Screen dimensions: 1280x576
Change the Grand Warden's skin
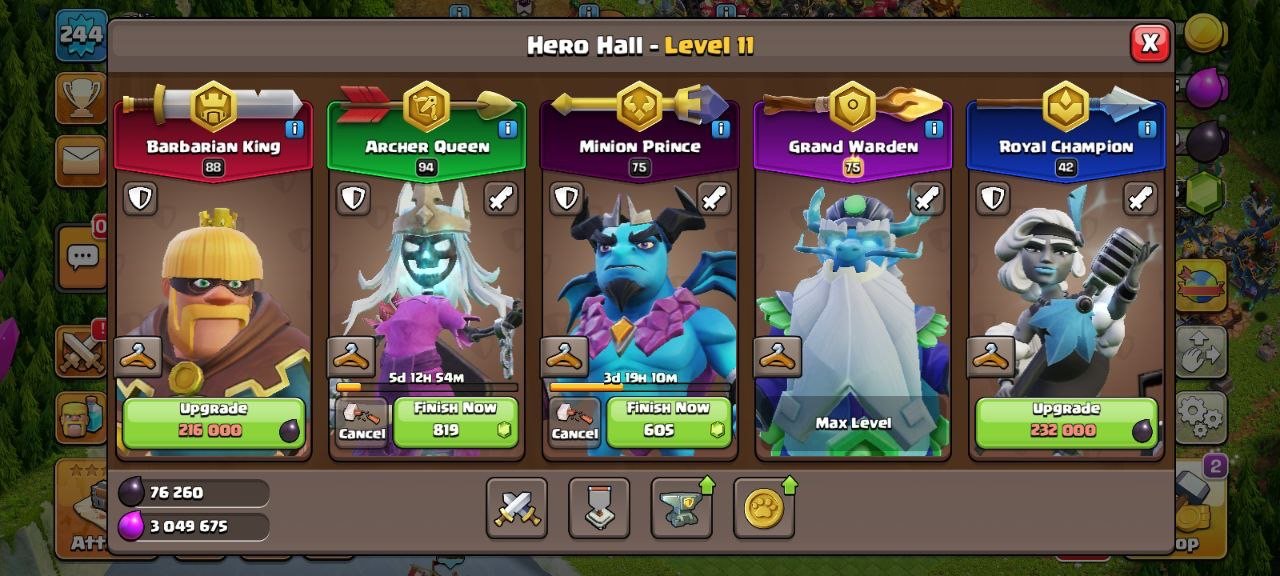pyautogui.click(x=777, y=356)
